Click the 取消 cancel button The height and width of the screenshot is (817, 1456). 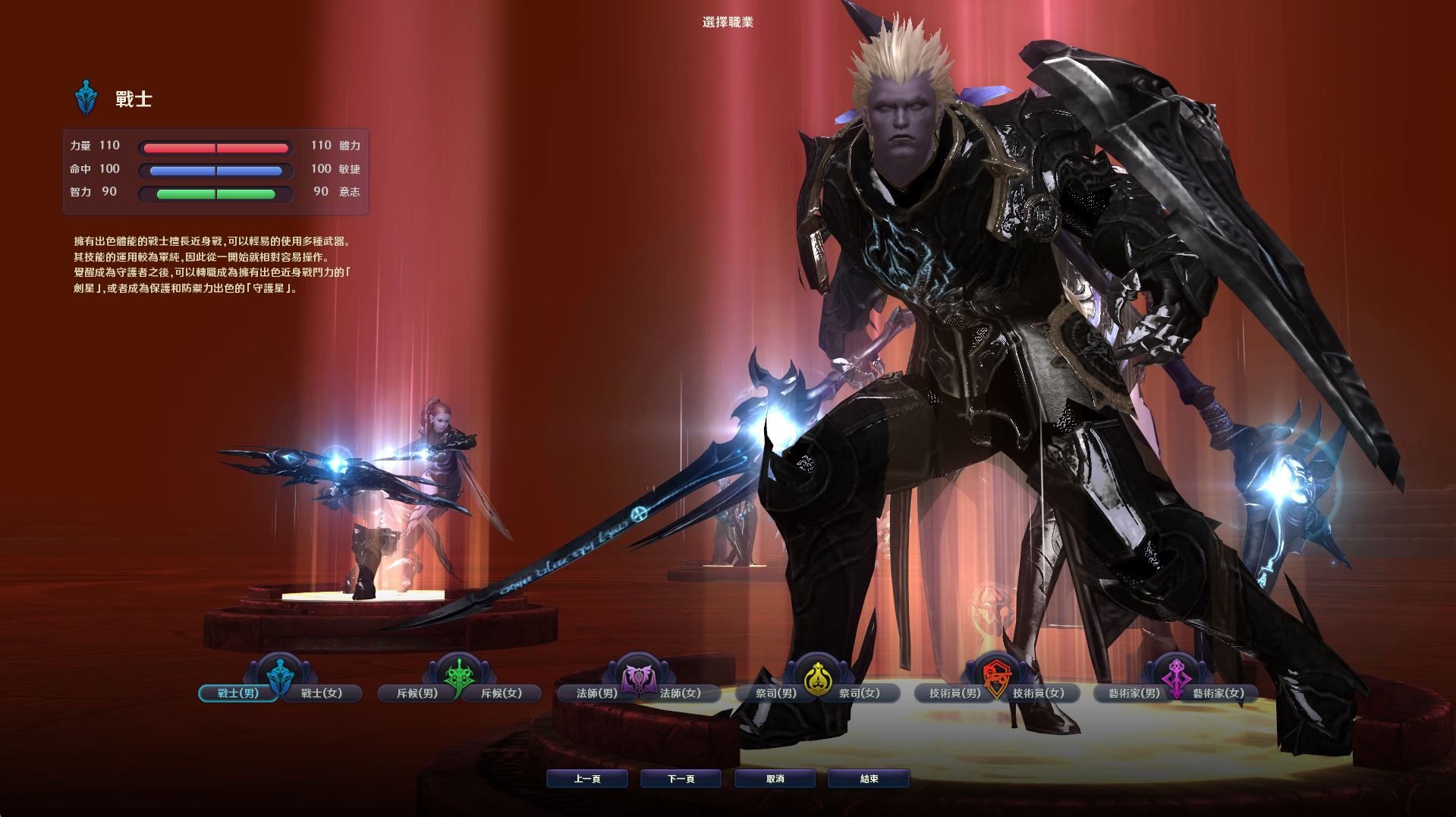(x=775, y=779)
